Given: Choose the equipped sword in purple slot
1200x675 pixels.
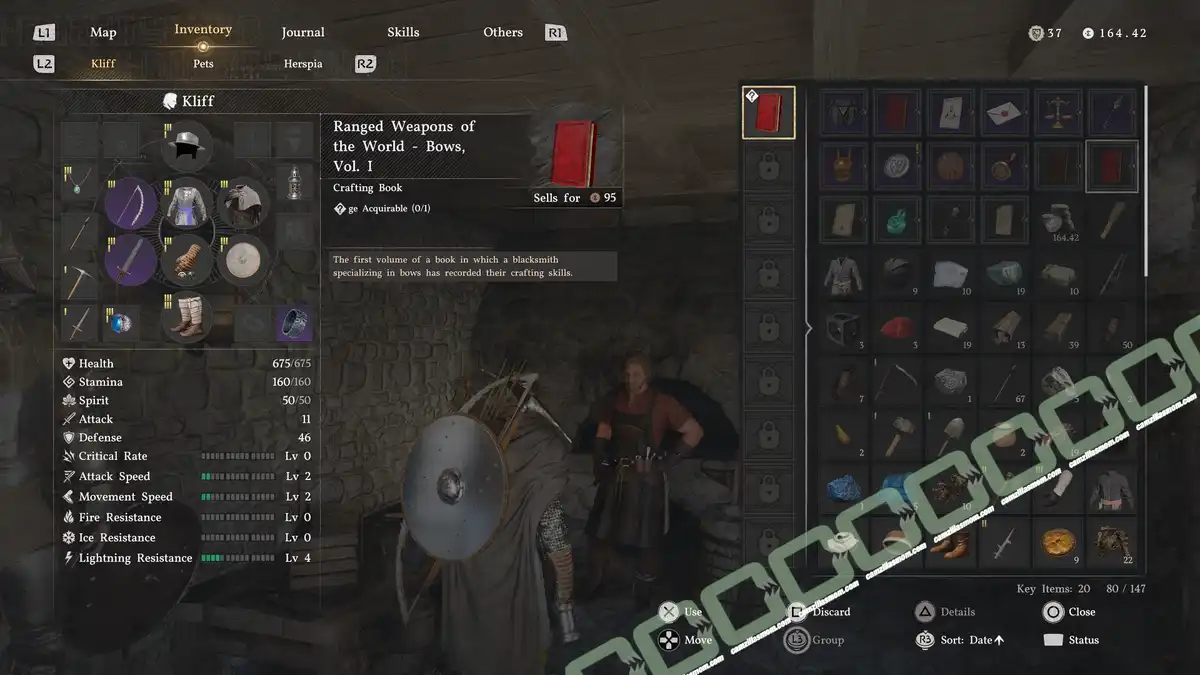Looking at the screenshot, I should click(131, 261).
